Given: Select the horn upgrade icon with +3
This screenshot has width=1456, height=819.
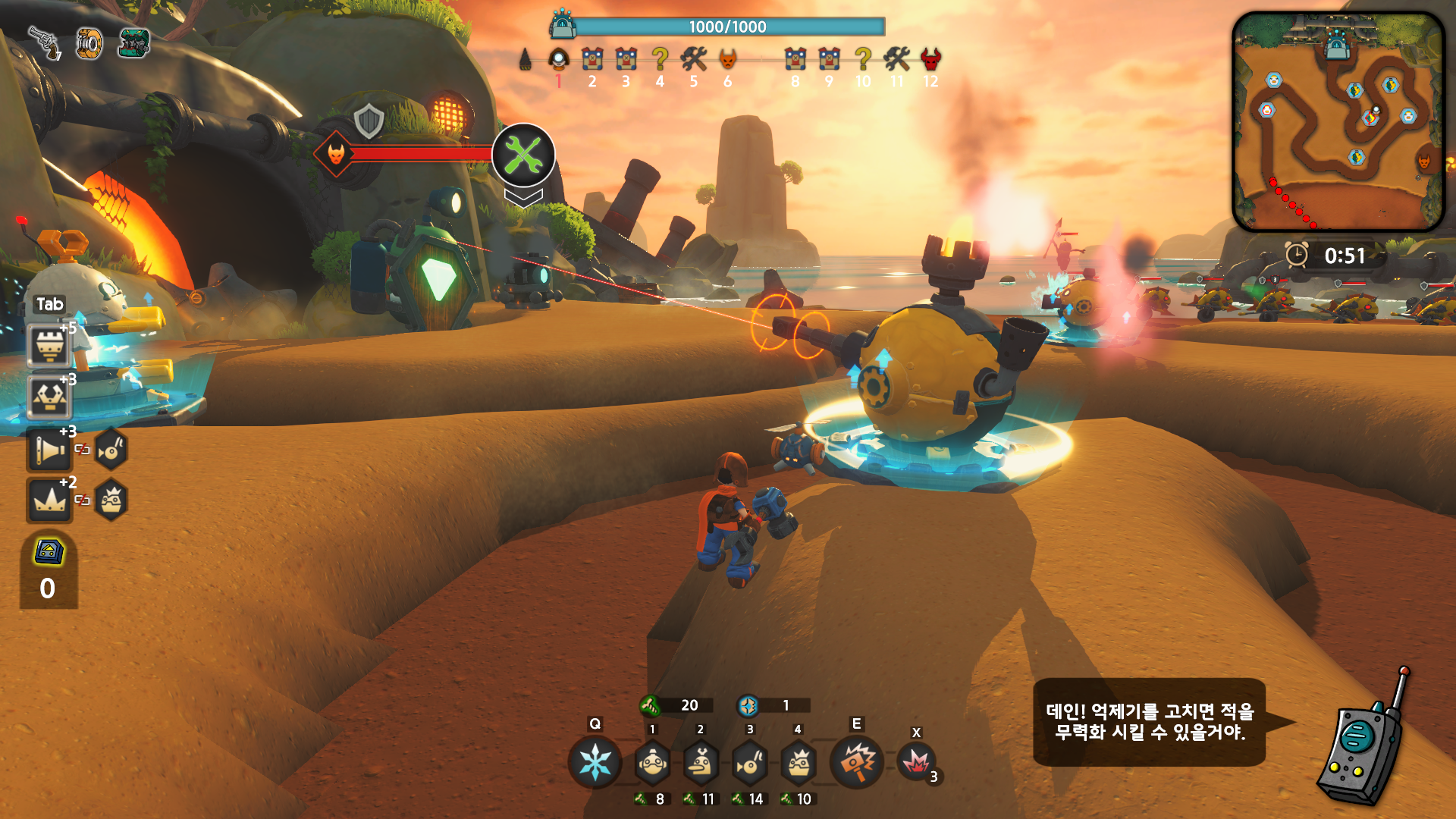Looking at the screenshot, I should click(x=49, y=450).
